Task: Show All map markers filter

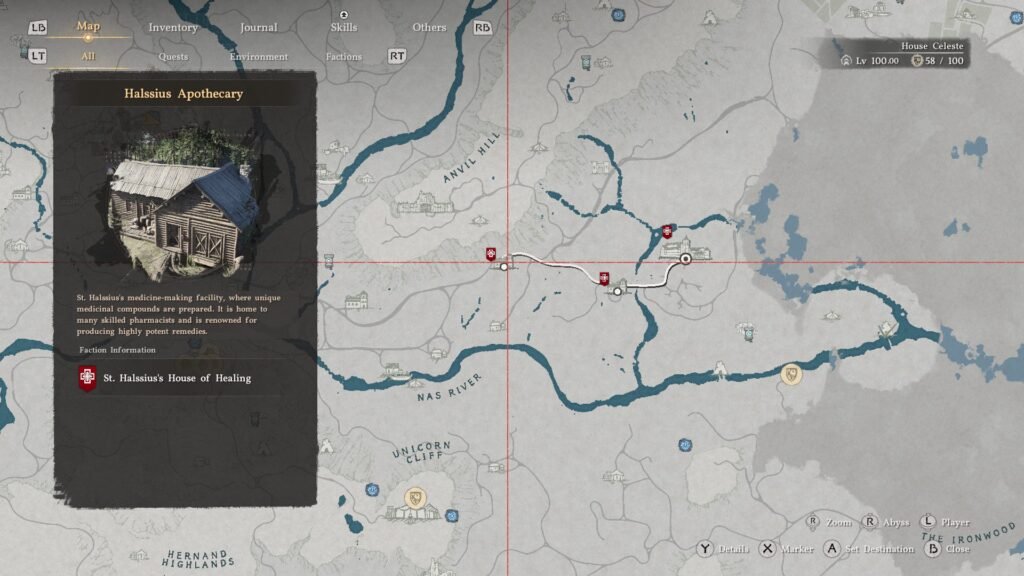Action: (x=88, y=56)
